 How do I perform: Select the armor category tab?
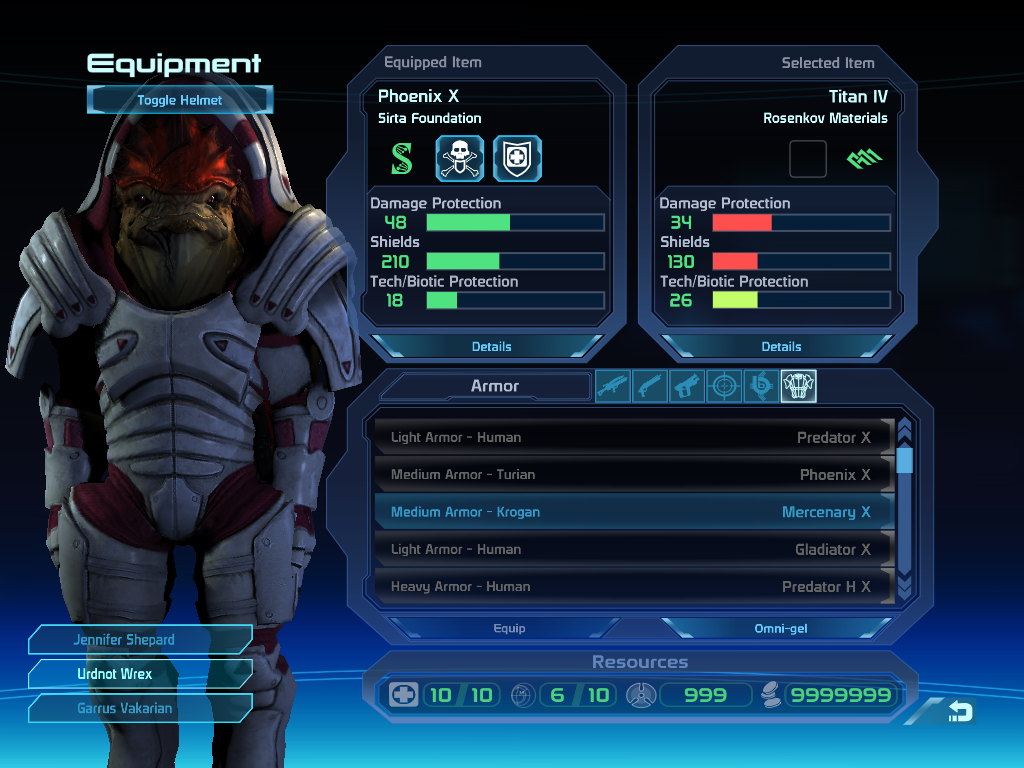tap(798, 386)
